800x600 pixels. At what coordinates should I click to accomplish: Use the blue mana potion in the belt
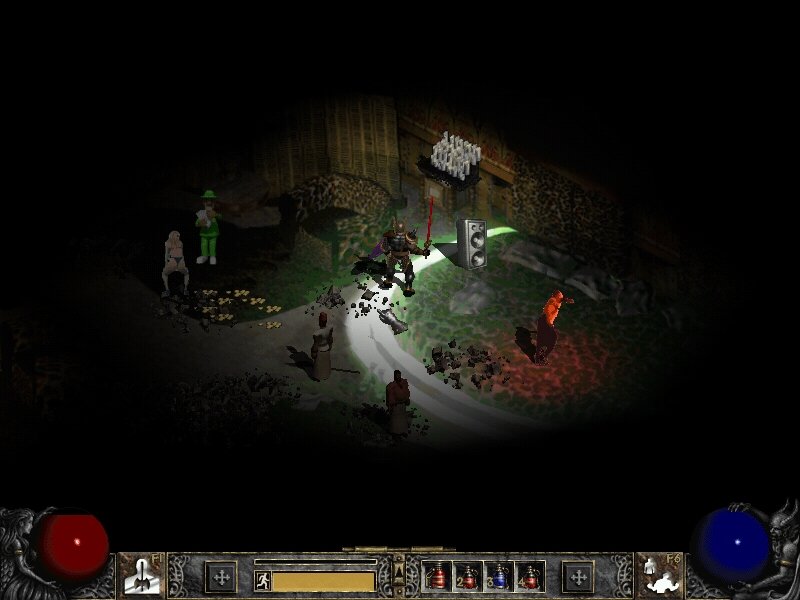click(x=500, y=577)
